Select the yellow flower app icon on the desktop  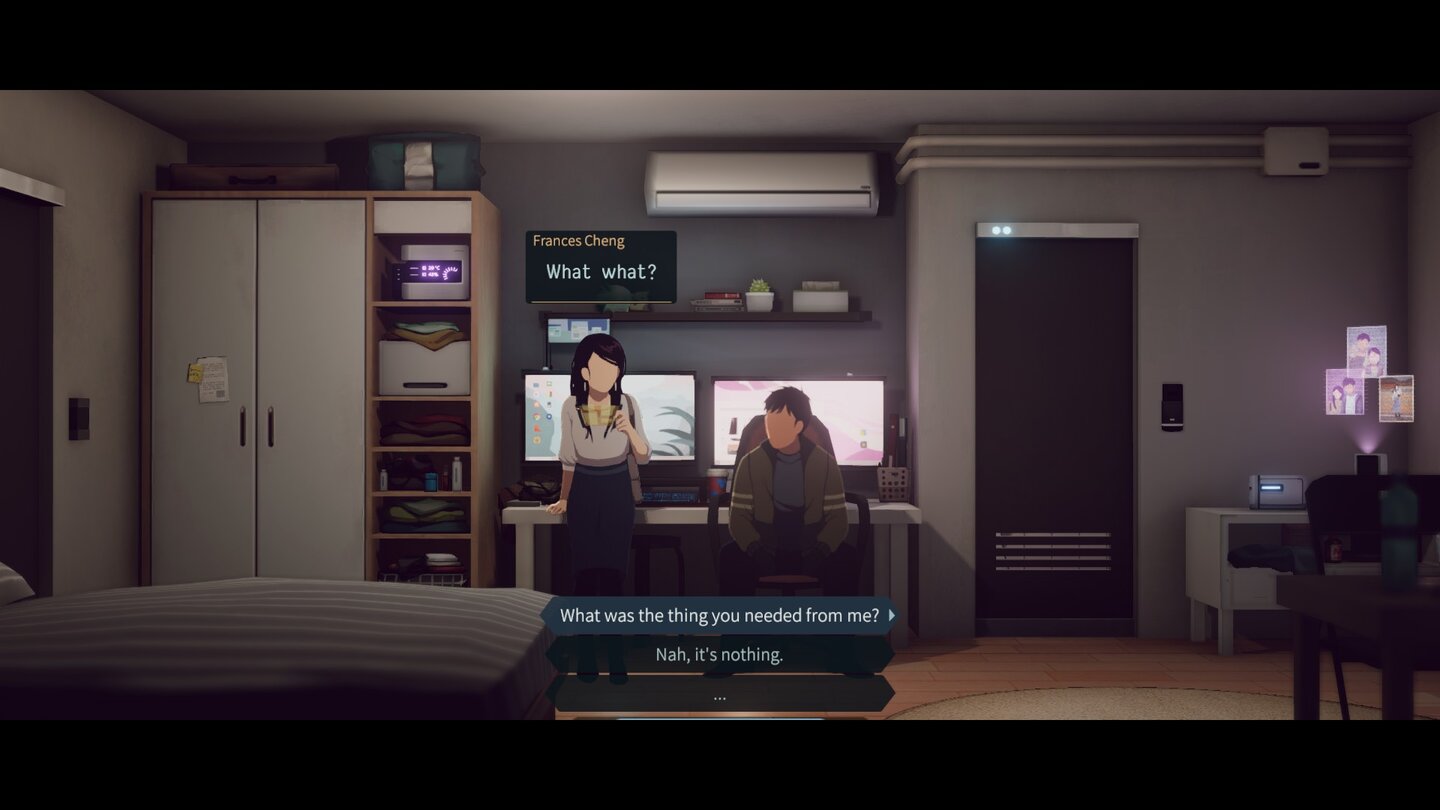(x=536, y=439)
